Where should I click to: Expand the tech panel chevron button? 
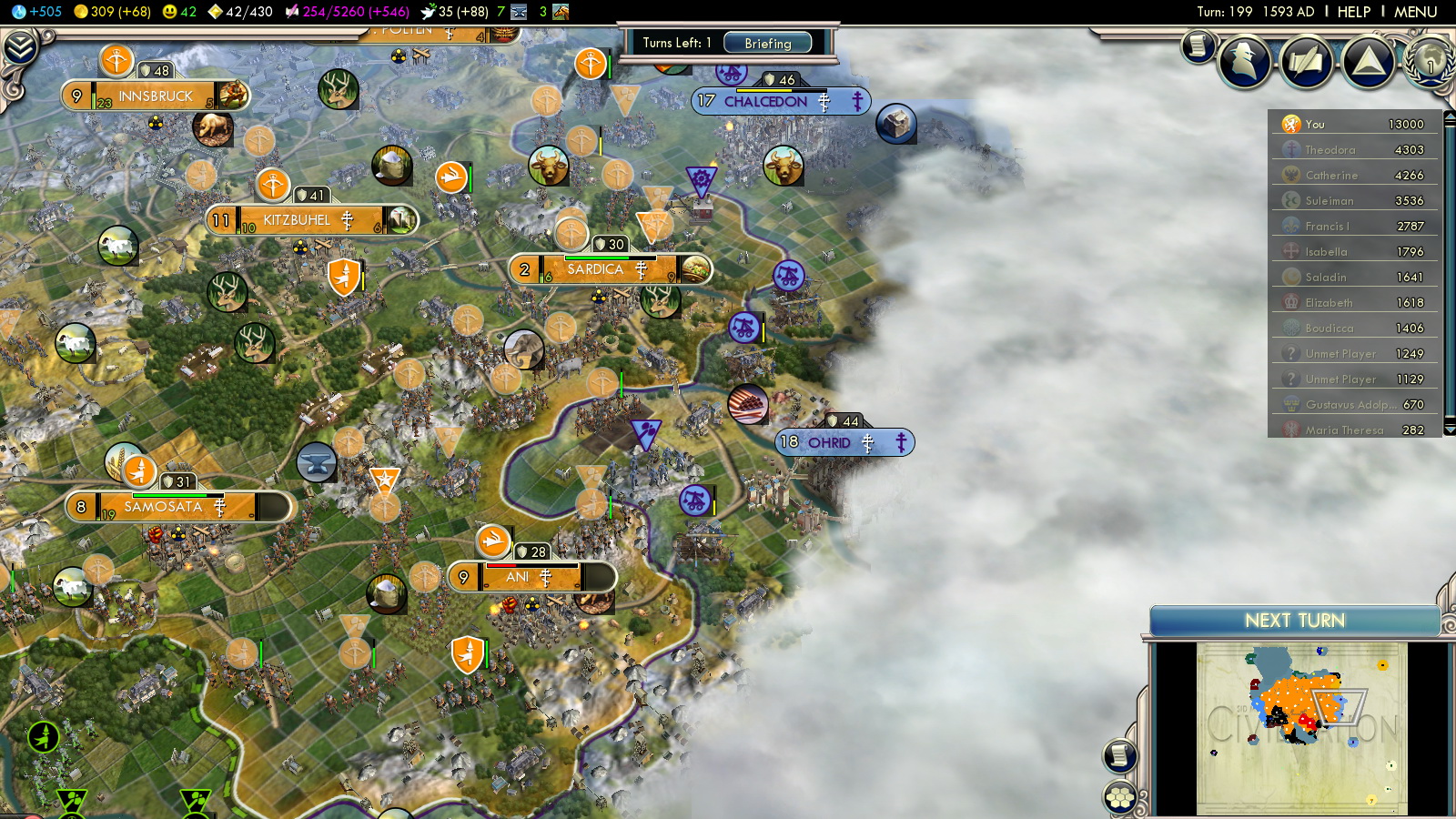point(20,47)
